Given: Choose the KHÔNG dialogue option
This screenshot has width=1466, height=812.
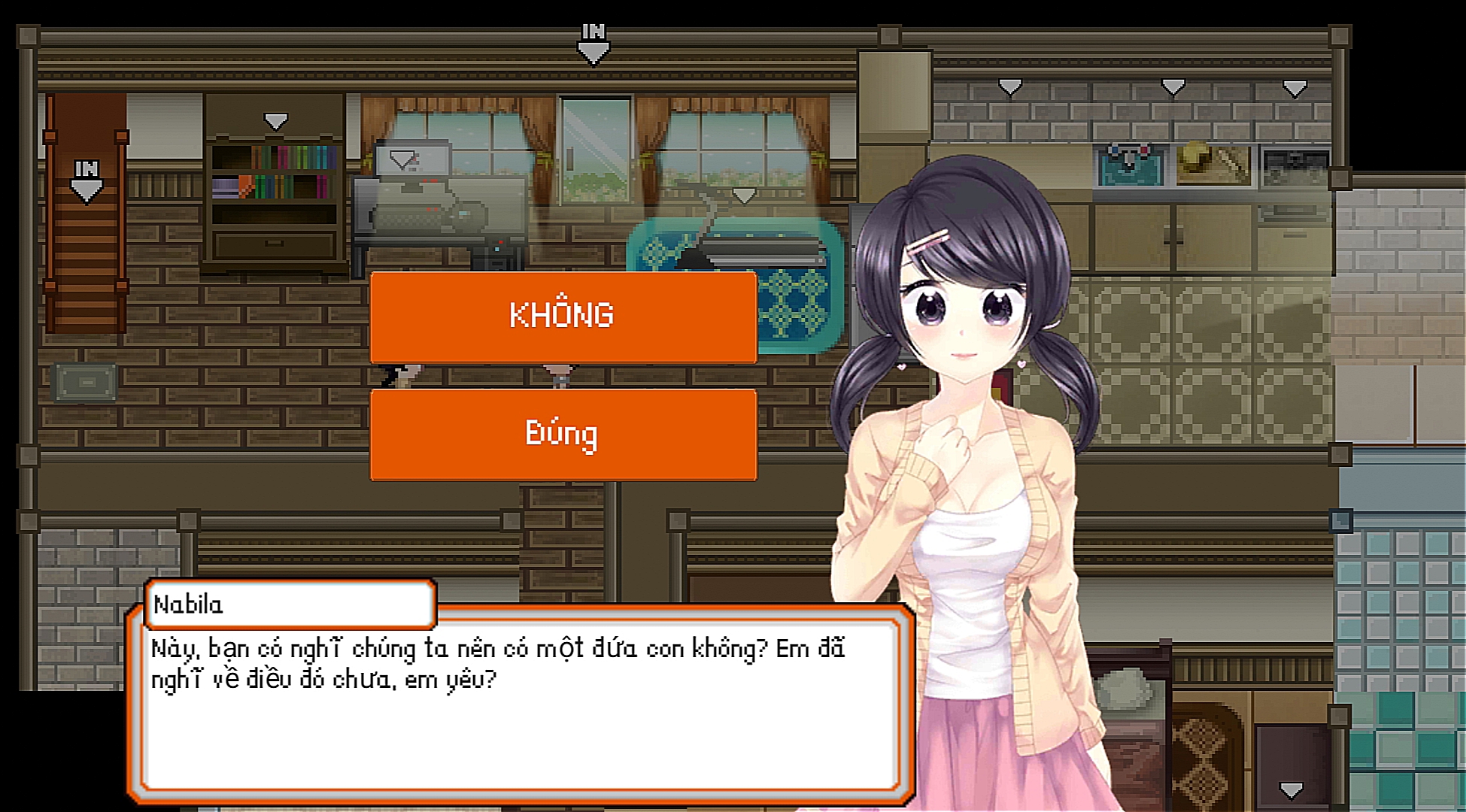Looking at the screenshot, I should (x=563, y=317).
